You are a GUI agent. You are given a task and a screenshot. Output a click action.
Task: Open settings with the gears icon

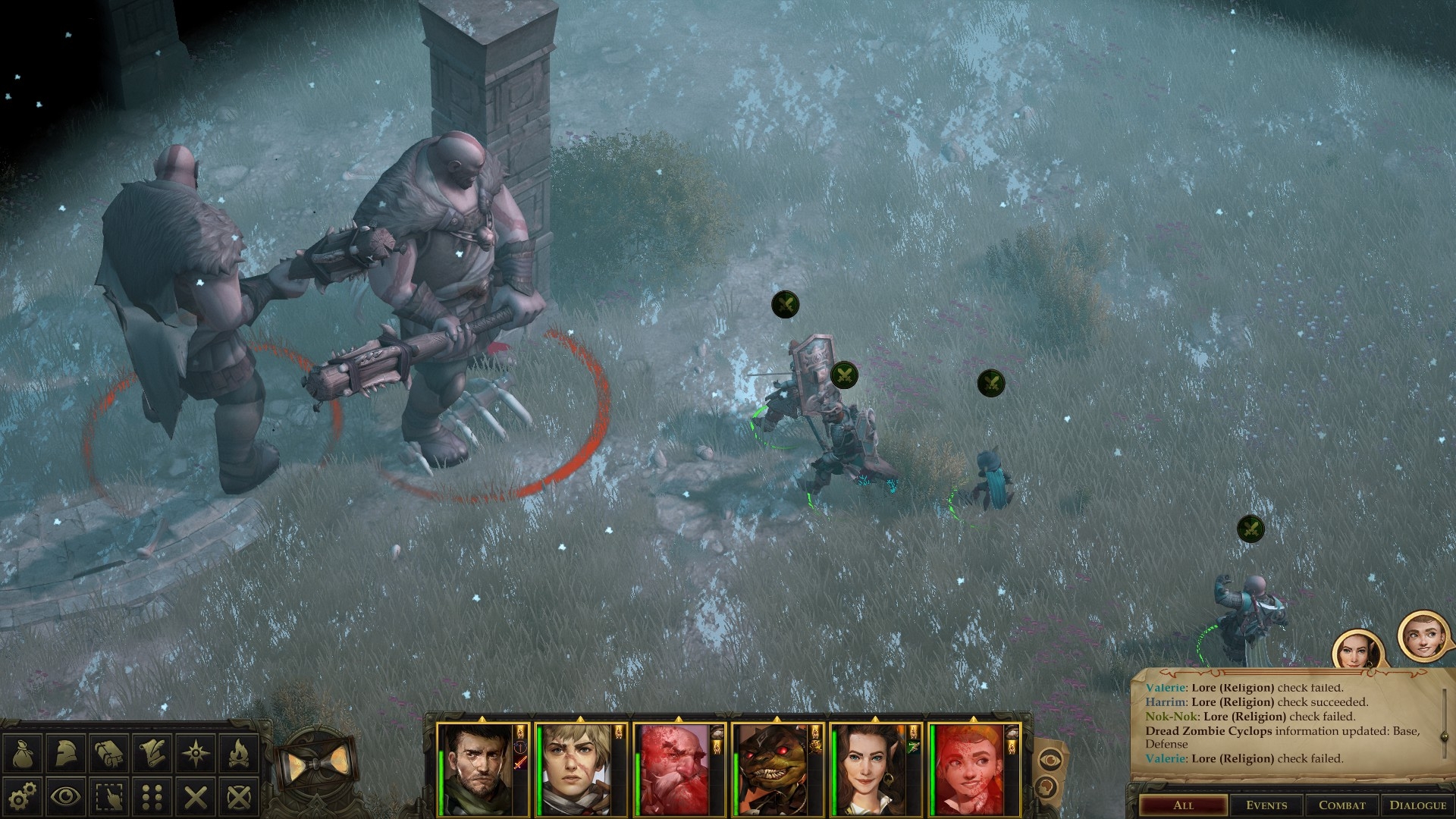pos(24,796)
